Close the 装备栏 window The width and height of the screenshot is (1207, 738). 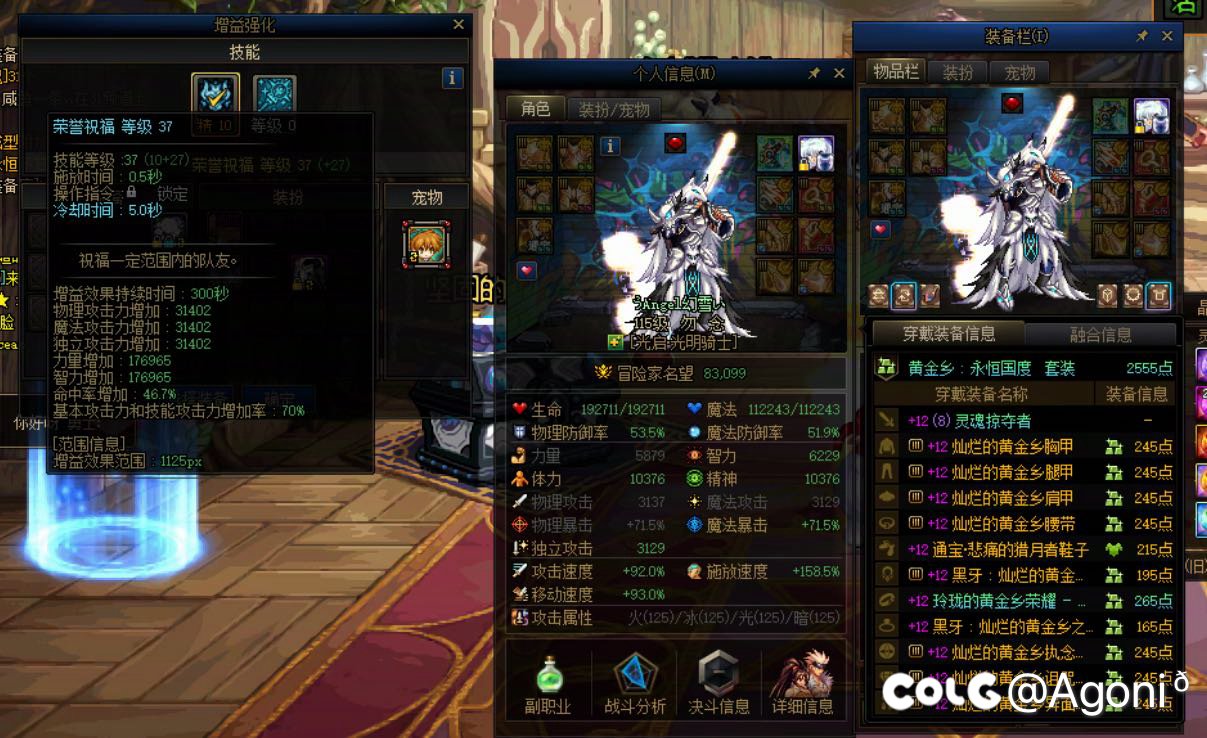[1167, 36]
